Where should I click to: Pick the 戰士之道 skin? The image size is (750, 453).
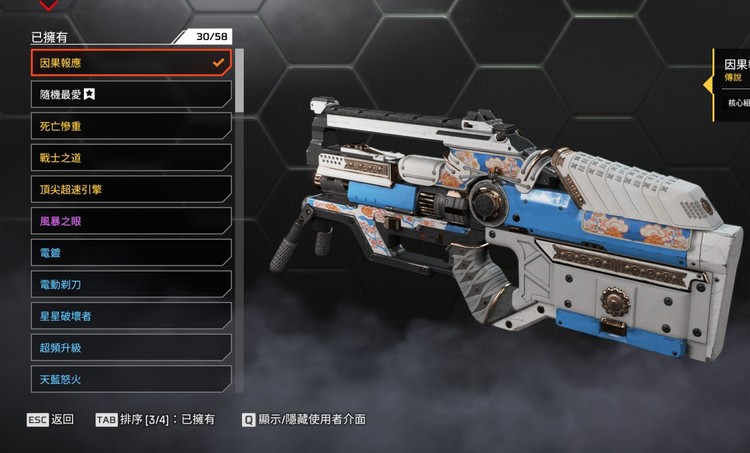point(131,158)
